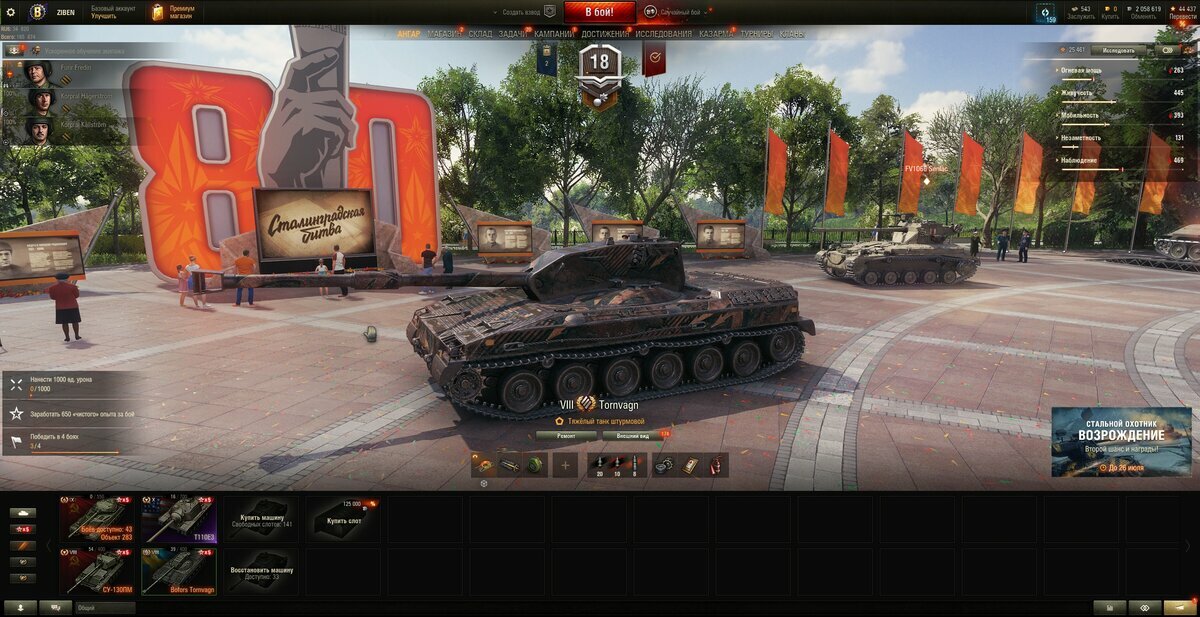The image size is (1200, 617).
Task: Start a battle with the red В бой! button
Action: [x=599, y=12]
